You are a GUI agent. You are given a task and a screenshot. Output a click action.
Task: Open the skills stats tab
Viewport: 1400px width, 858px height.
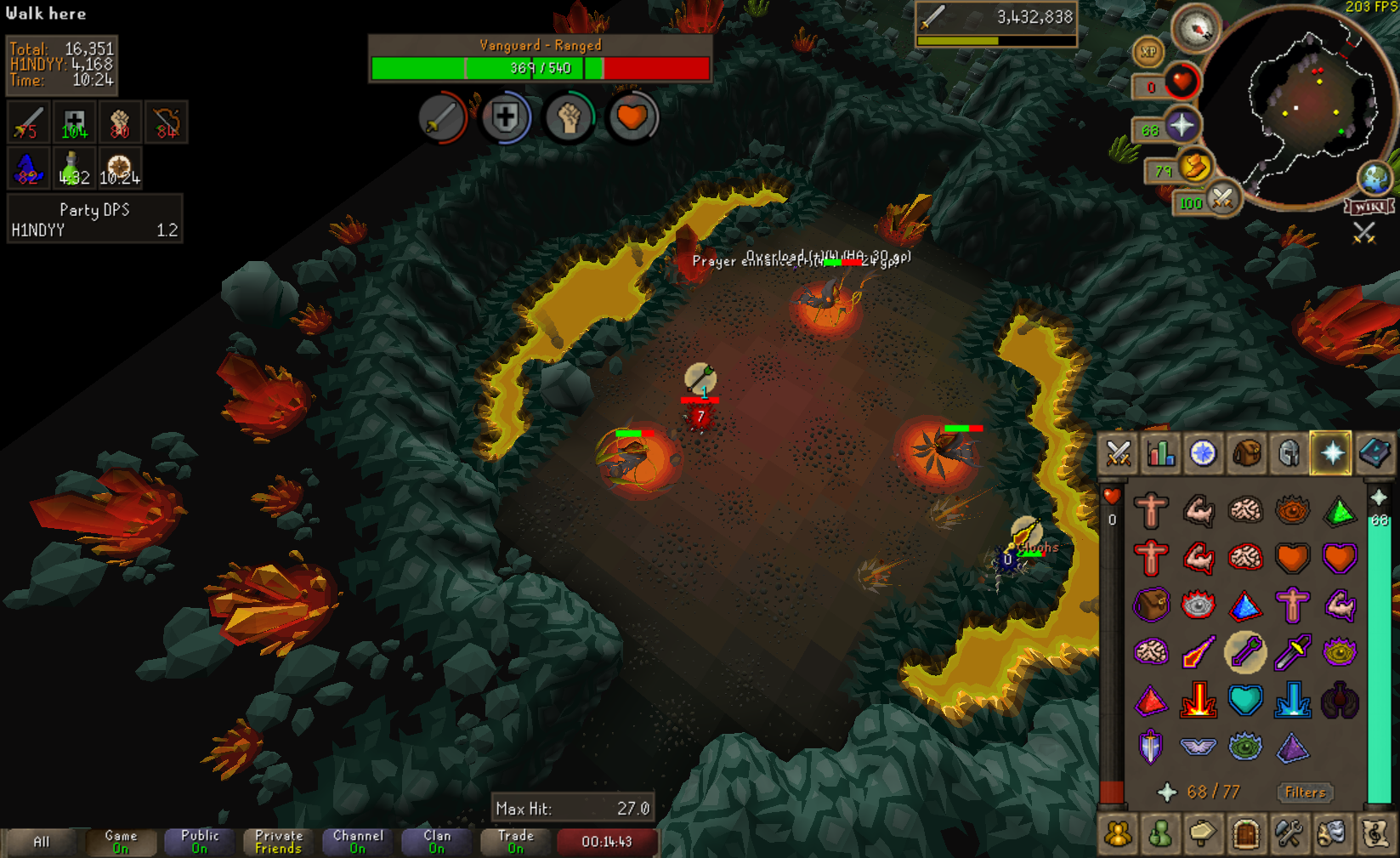click(x=1160, y=454)
